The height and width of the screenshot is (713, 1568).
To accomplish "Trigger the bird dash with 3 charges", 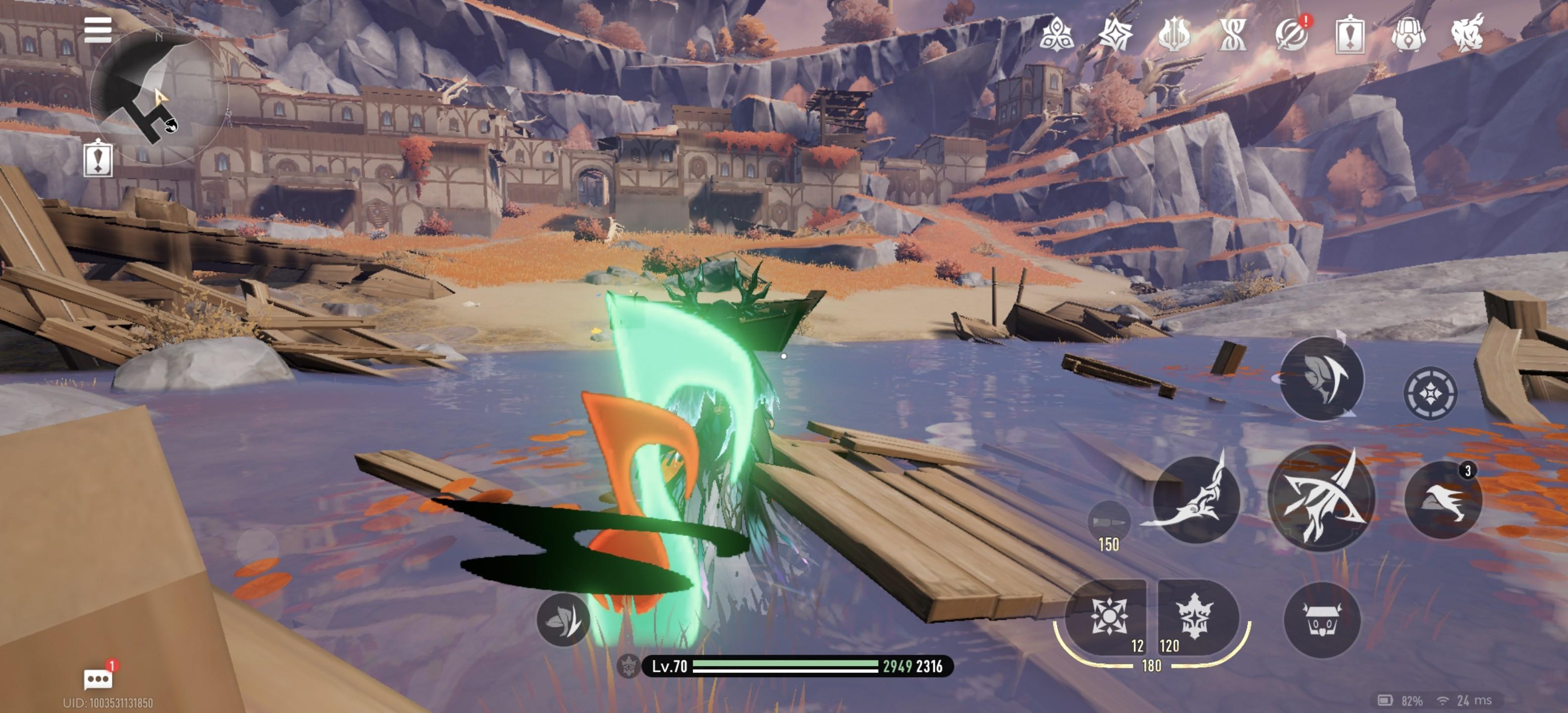I will click(x=1443, y=500).
